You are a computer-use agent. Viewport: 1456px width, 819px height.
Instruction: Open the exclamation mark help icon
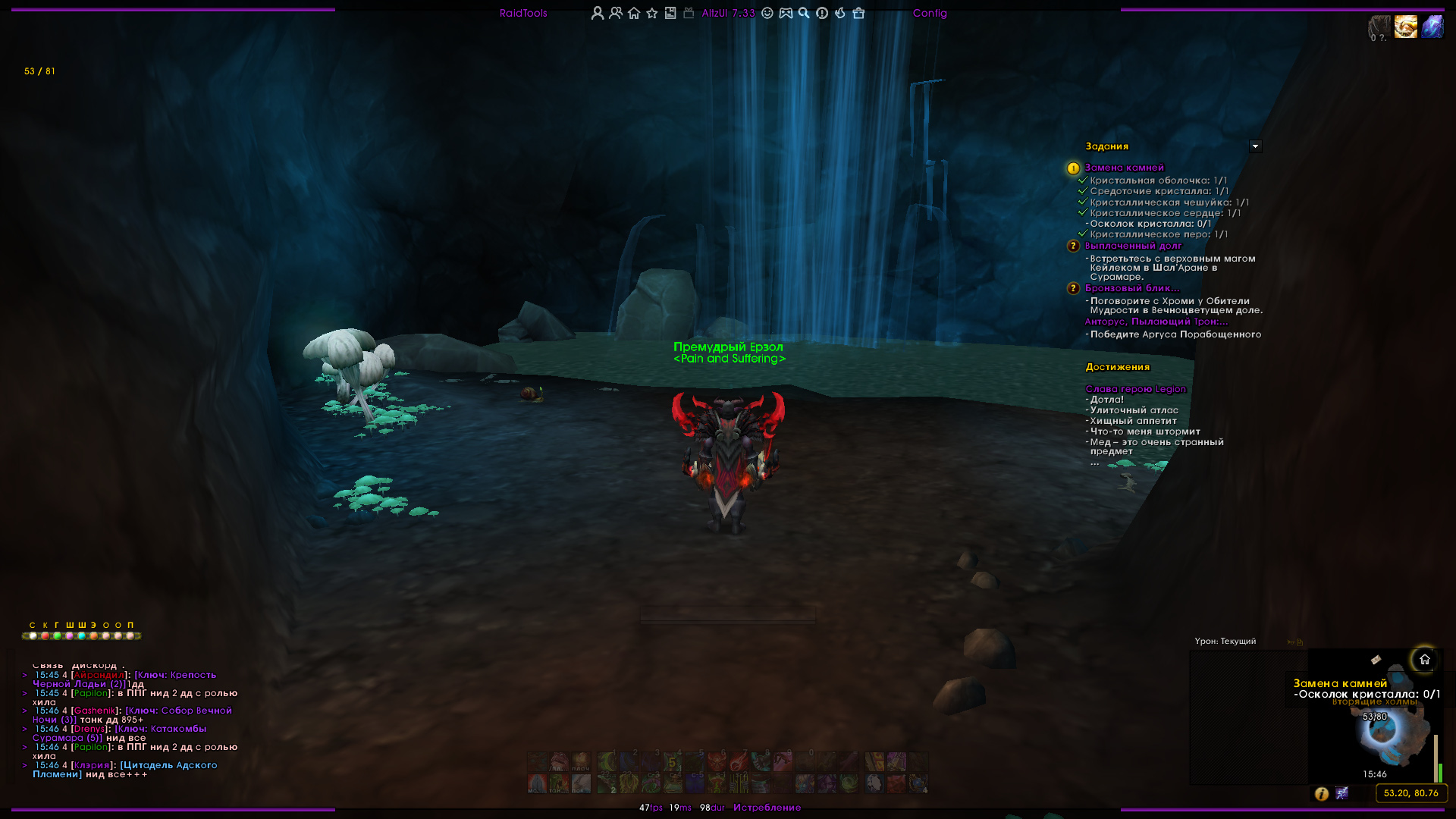(x=822, y=13)
